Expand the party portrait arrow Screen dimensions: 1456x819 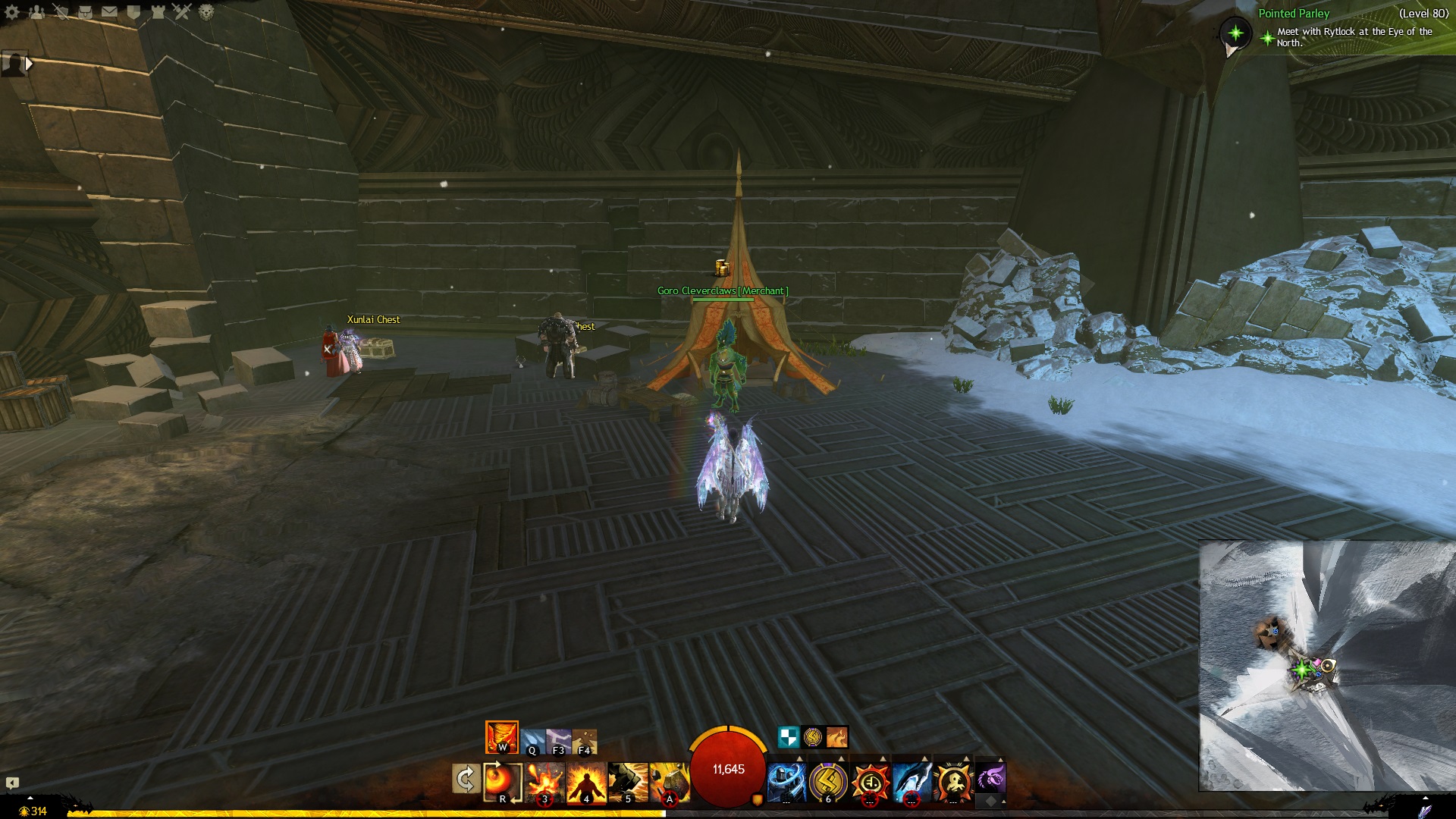point(29,64)
